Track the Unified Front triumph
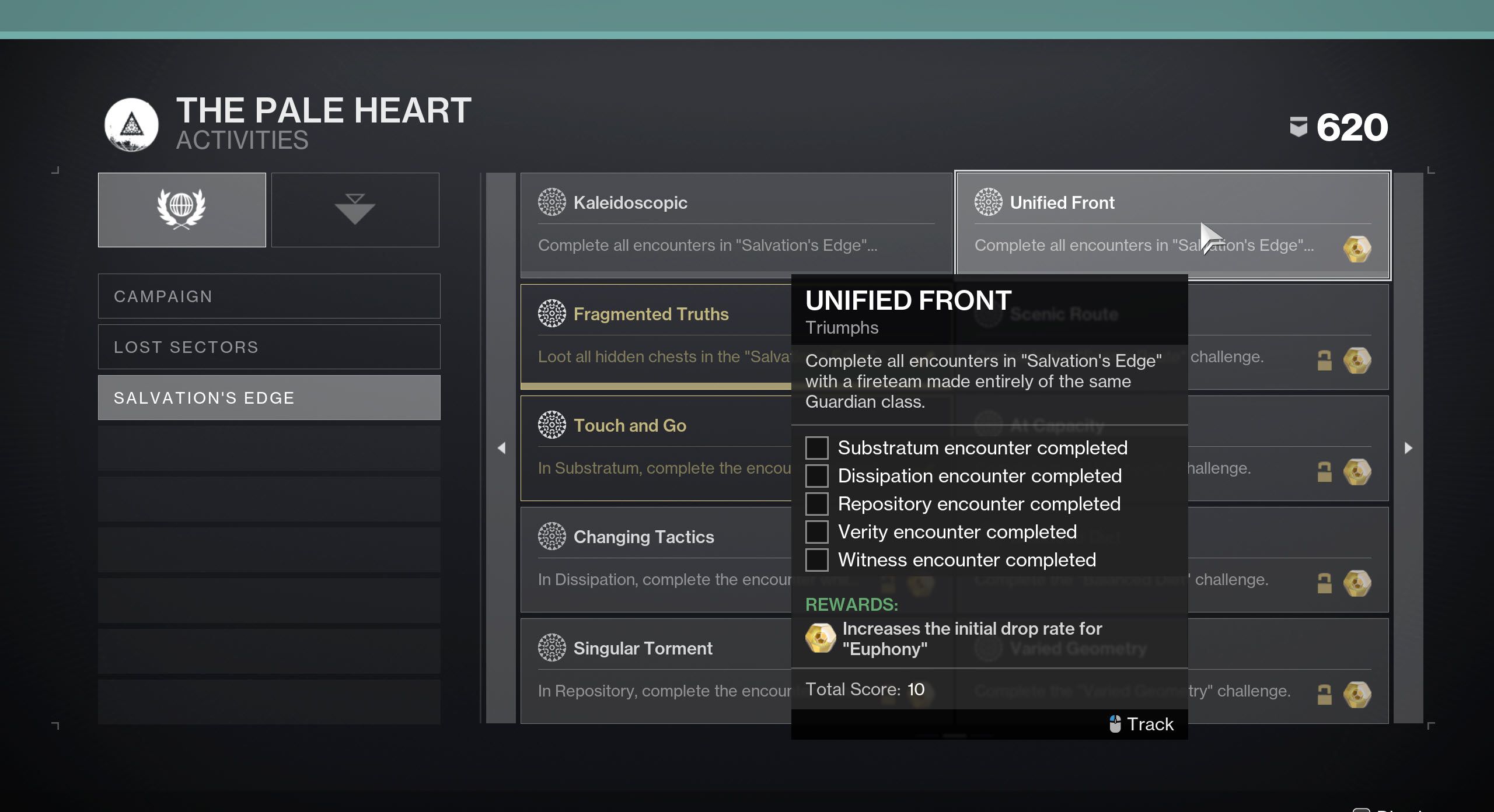 coord(1141,723)
